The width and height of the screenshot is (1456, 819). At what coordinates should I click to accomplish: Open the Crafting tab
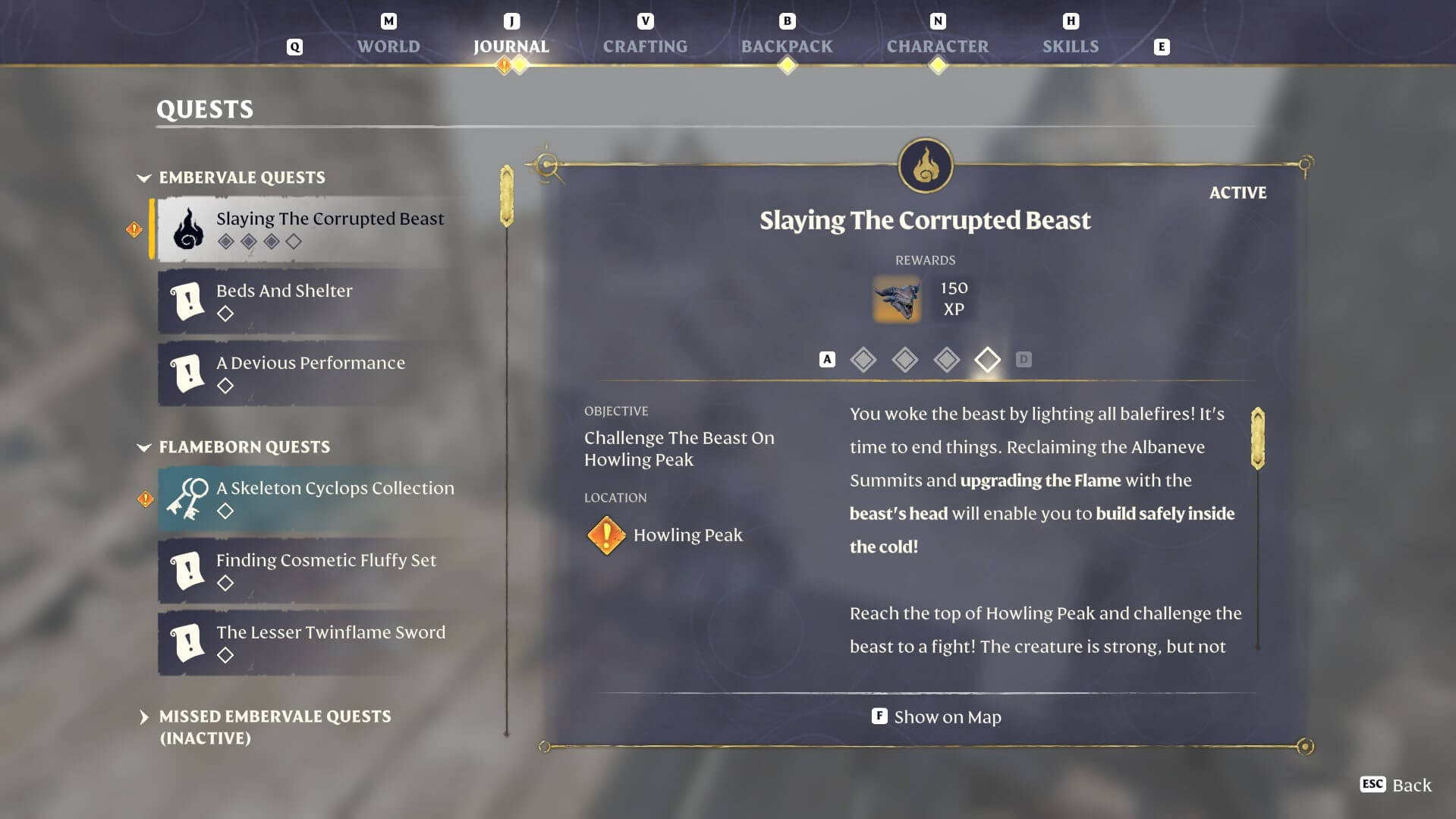tap(645, 46)
